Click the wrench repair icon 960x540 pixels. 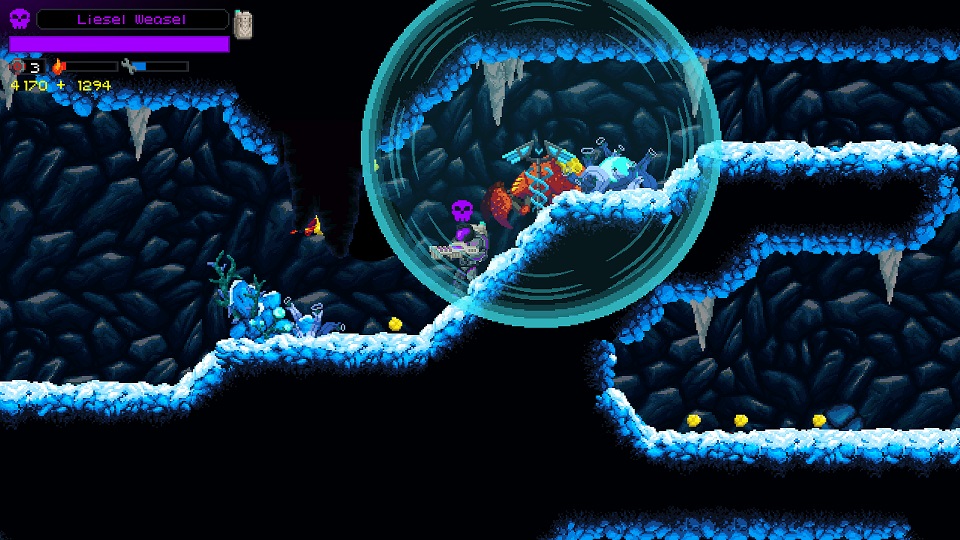[x=128, y=67]
